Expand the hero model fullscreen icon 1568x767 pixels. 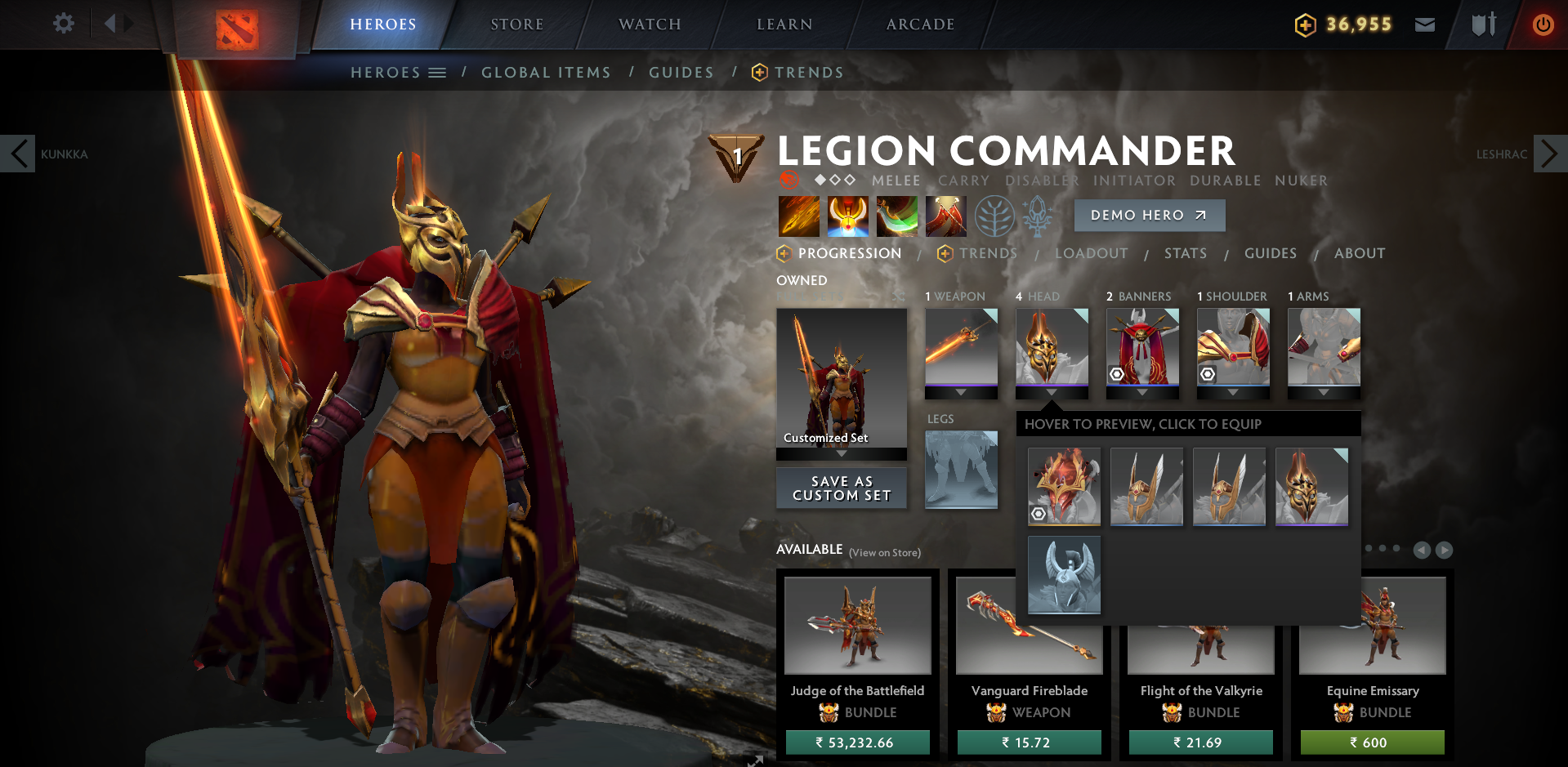[x=753, y=760]
